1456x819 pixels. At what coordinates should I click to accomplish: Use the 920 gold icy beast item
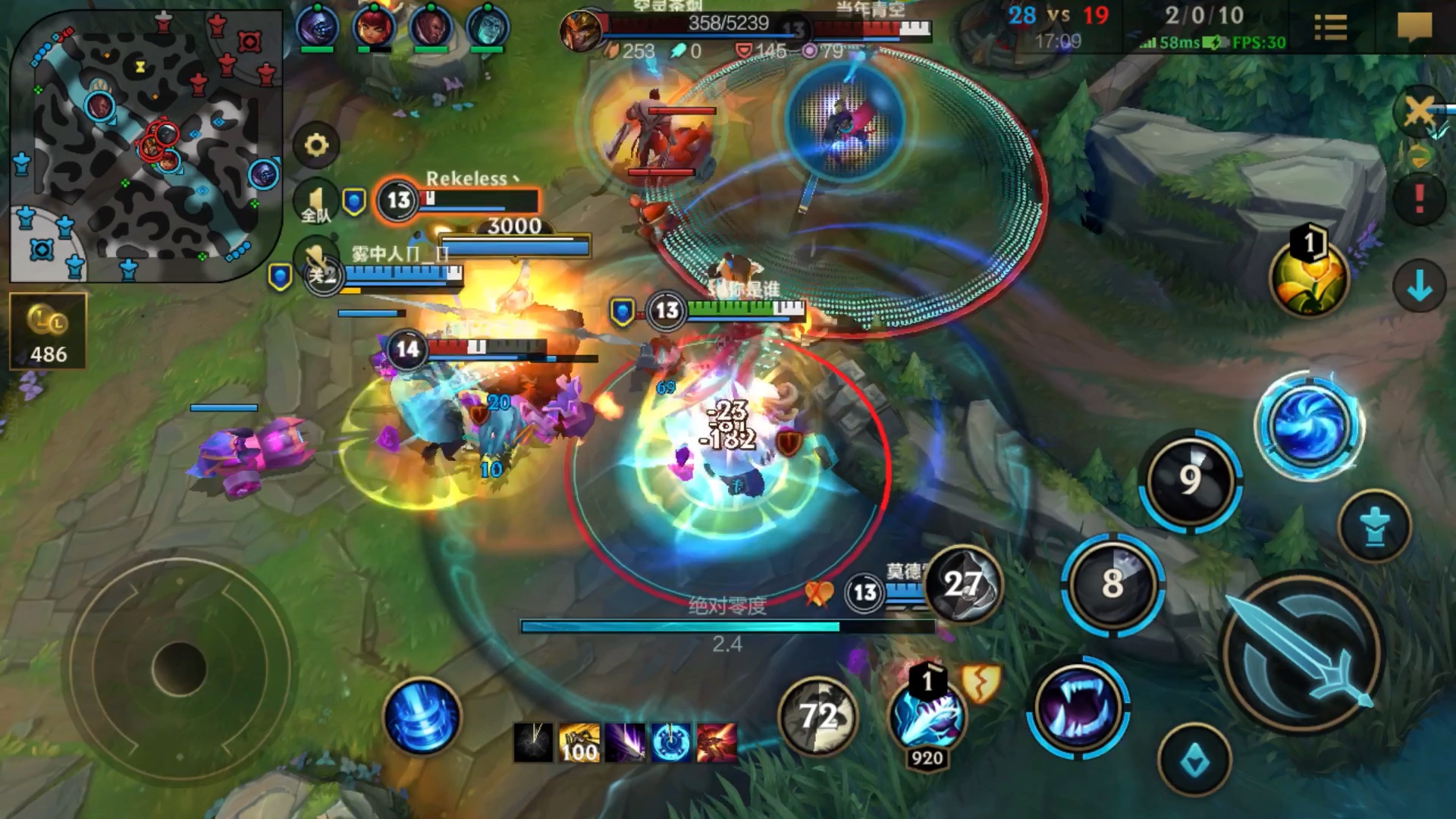click(x=927, y=716)
